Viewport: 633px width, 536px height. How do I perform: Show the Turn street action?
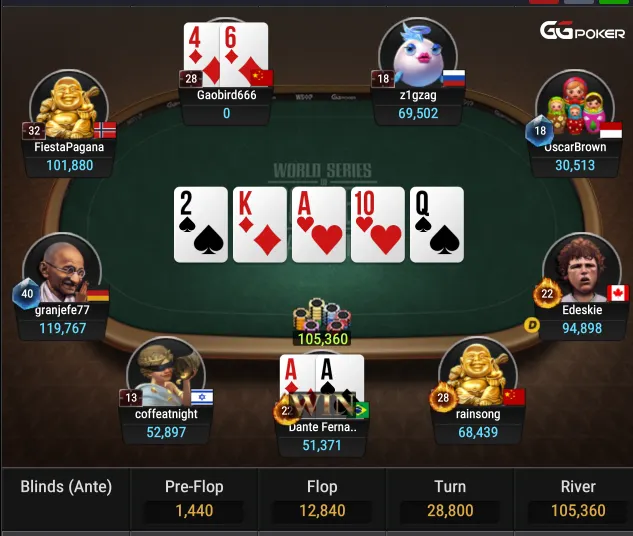pyautogui.click(x=450, y=499)
